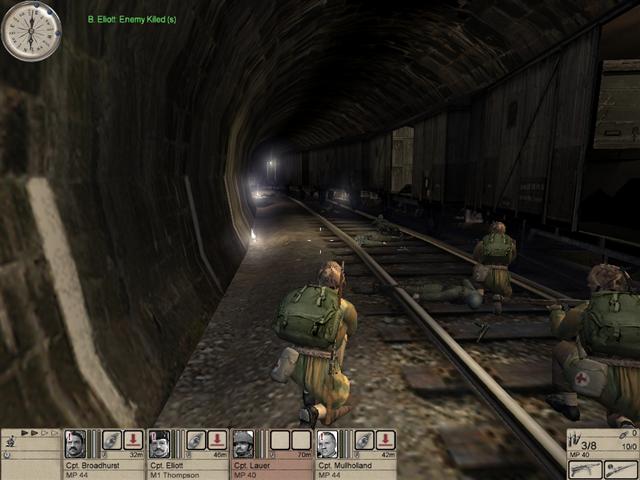
Task: Select Cpt. Broadhurst's portrait
Action: (74, 443)
